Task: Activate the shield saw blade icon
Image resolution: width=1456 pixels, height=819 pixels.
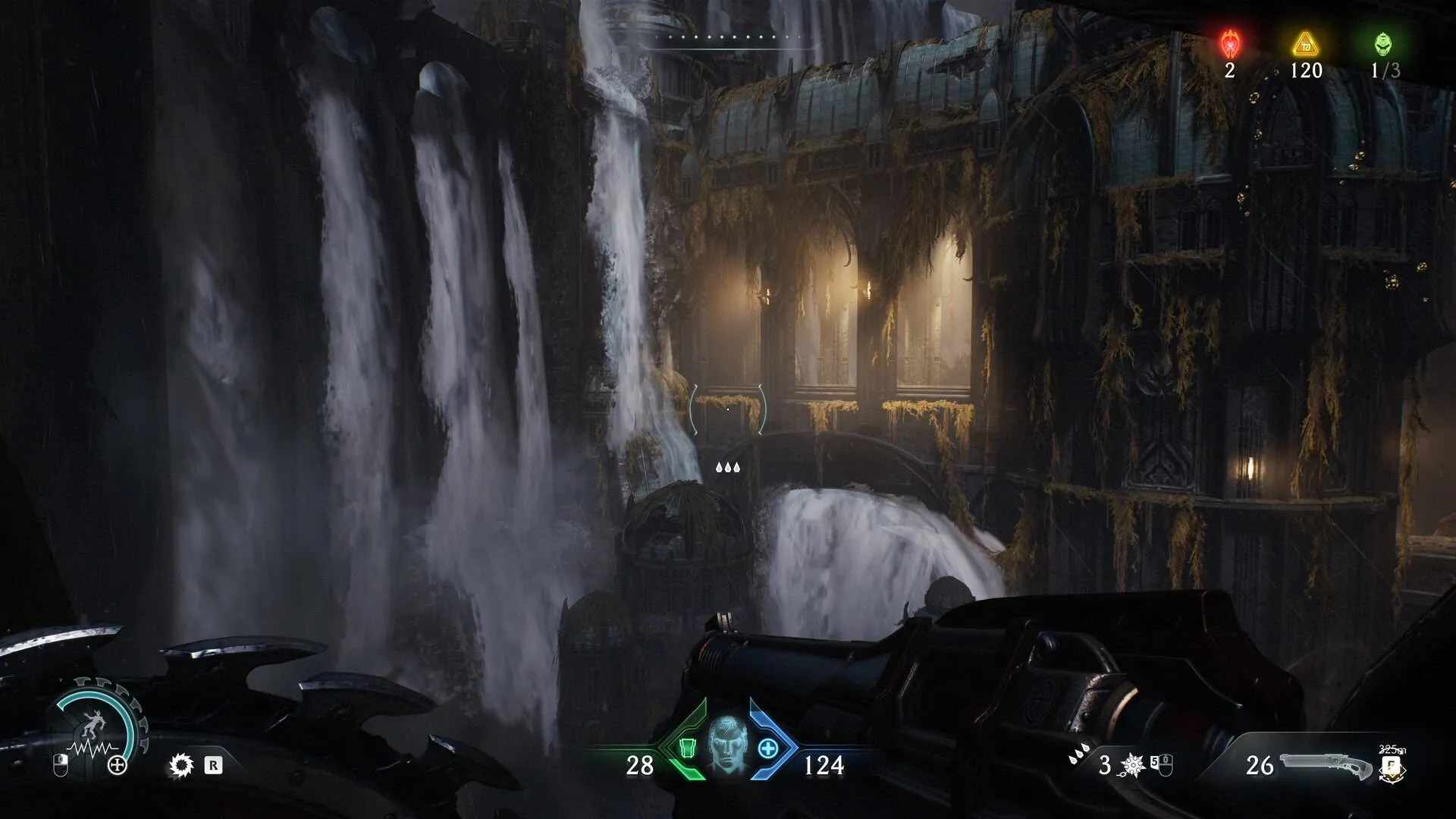Action: (x=181, y=765)
